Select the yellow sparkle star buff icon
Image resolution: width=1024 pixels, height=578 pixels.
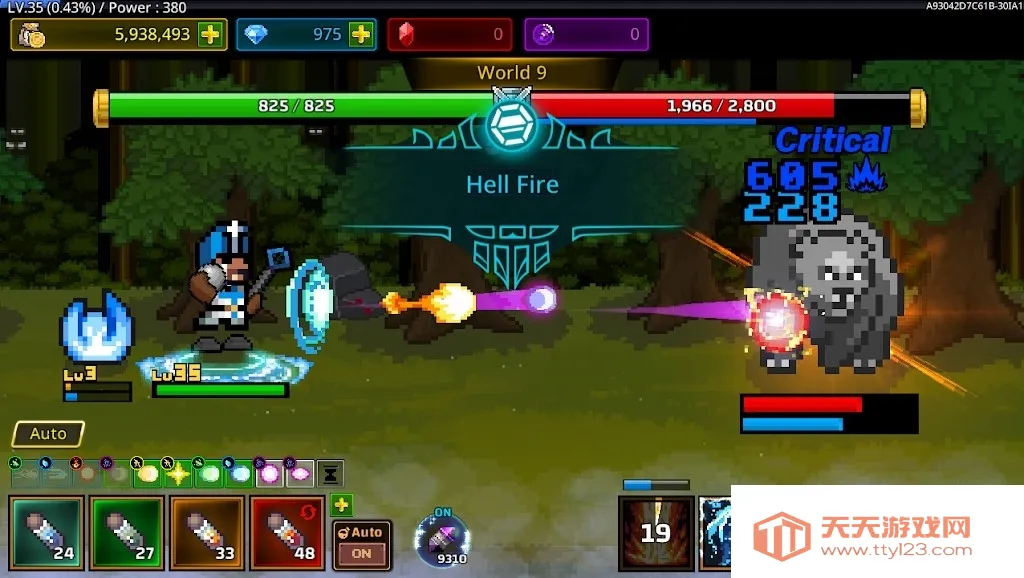coord(177,473)
